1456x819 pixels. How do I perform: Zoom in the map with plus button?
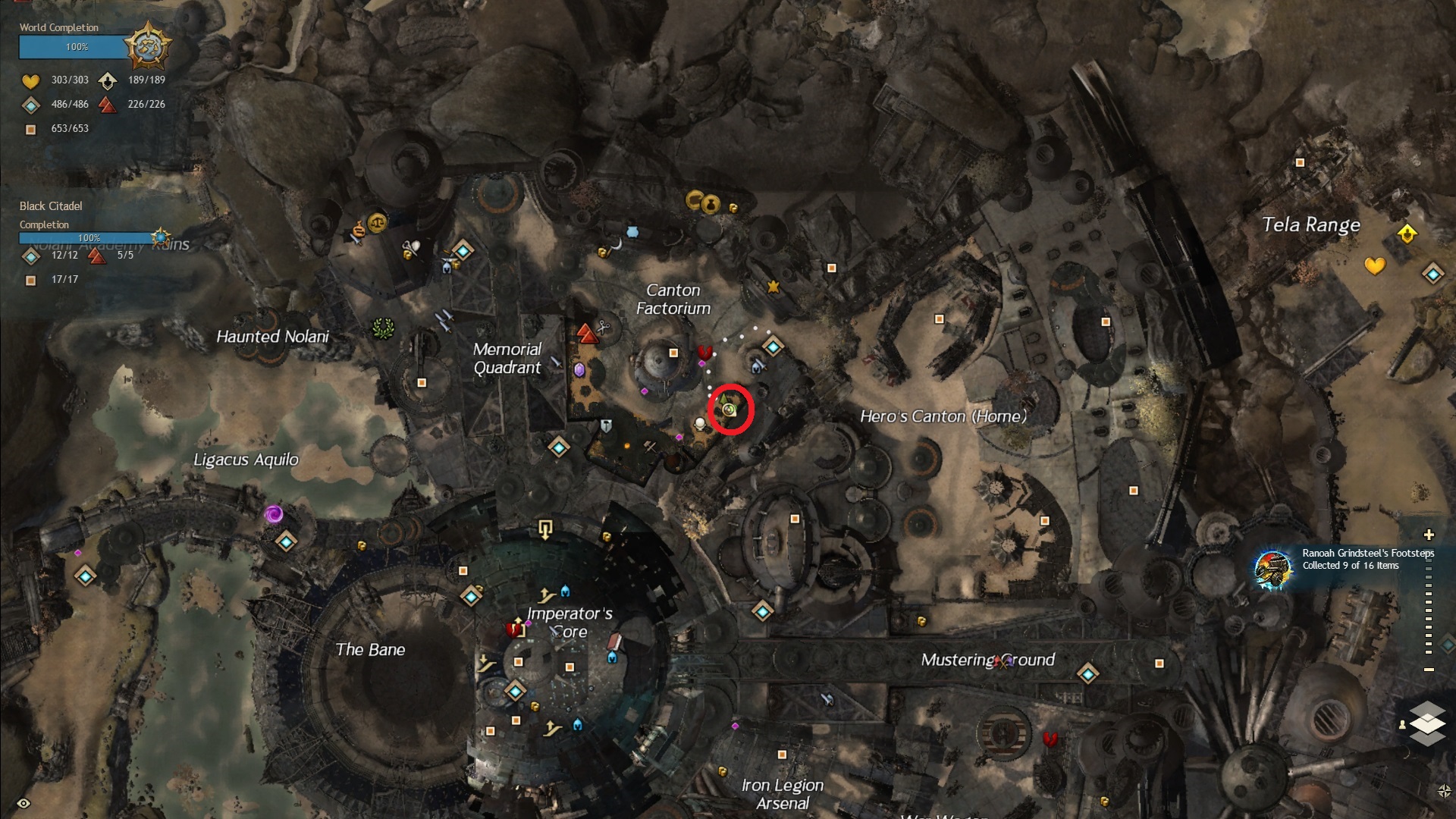[x=1429, y=535]
